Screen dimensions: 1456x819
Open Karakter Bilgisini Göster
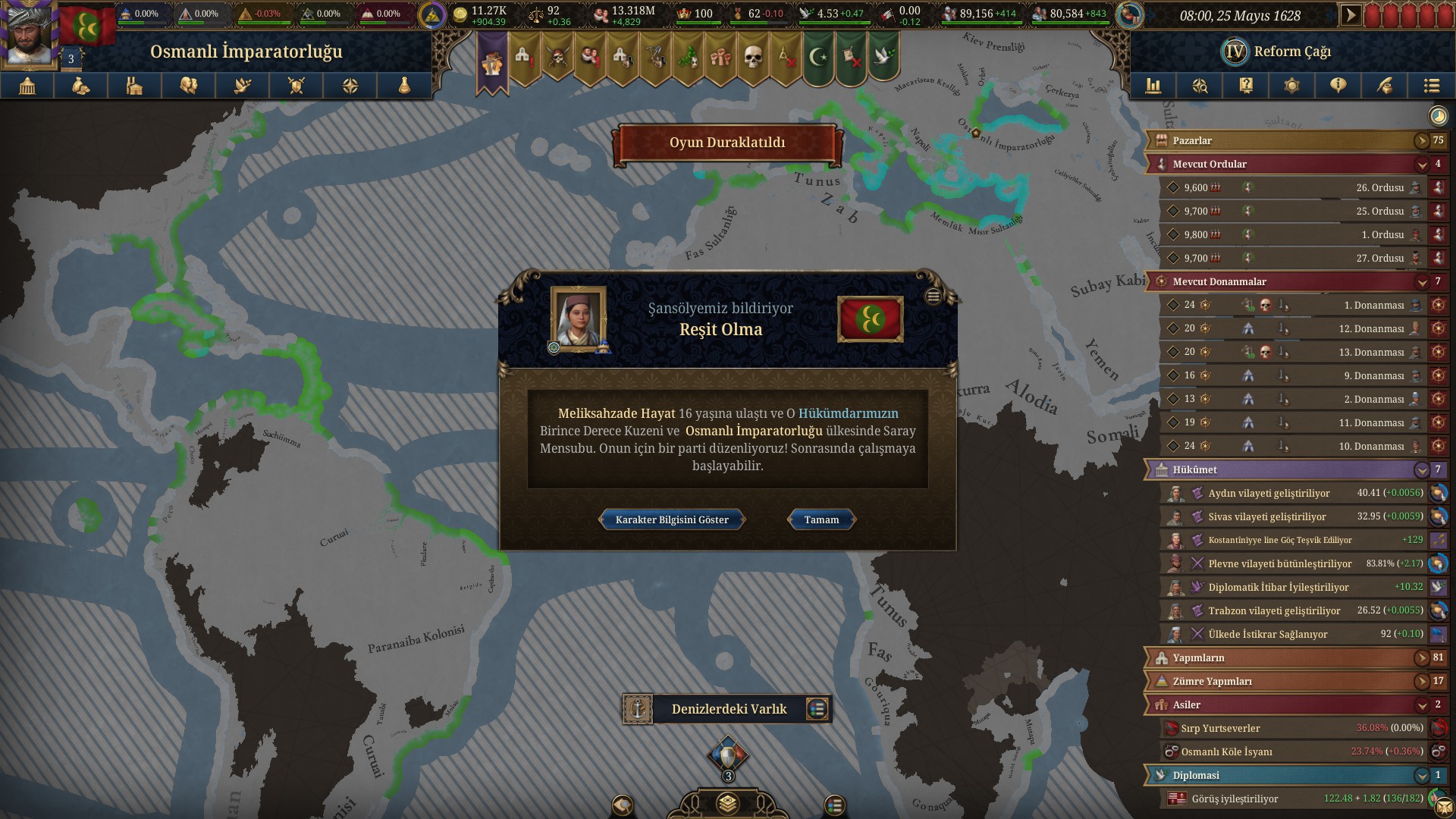pos(672,519)
